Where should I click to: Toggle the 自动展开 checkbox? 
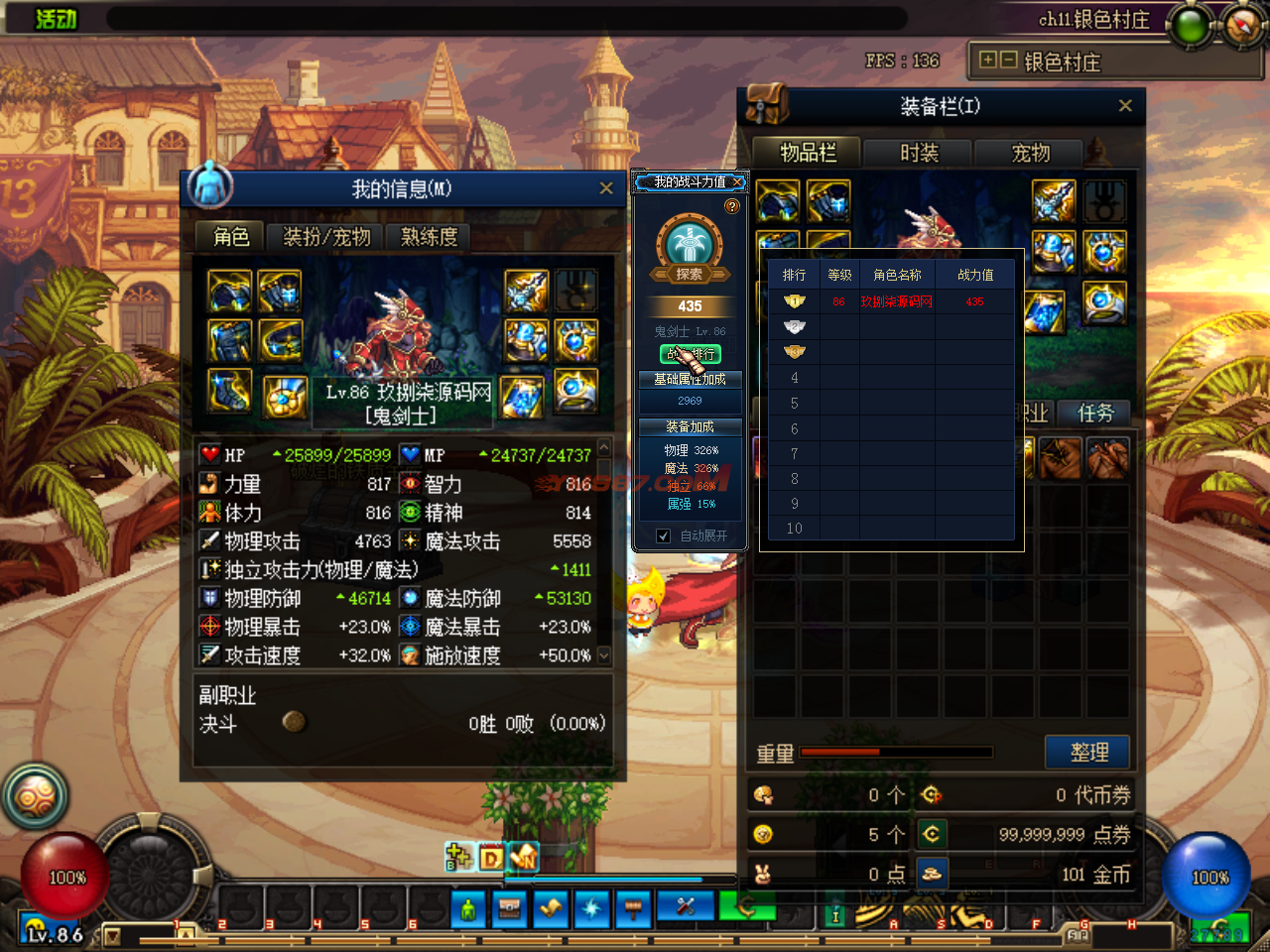tap(664, 535)
